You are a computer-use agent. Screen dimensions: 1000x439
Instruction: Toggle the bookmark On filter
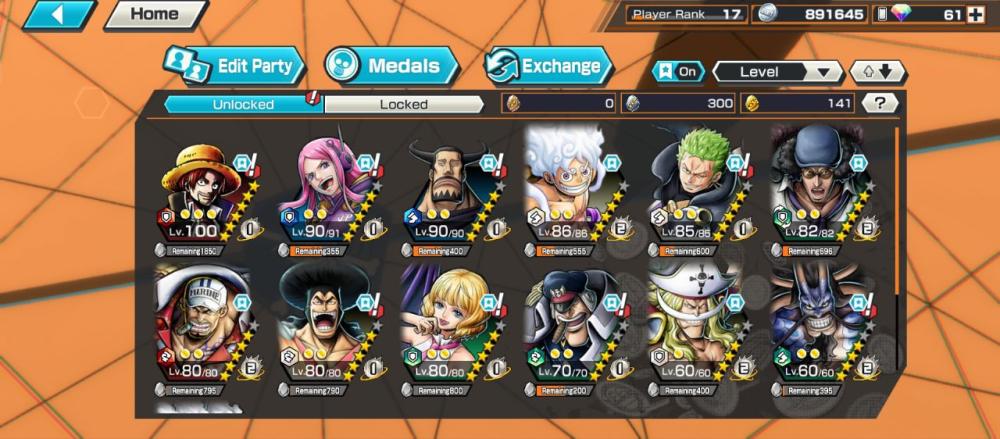677,72
